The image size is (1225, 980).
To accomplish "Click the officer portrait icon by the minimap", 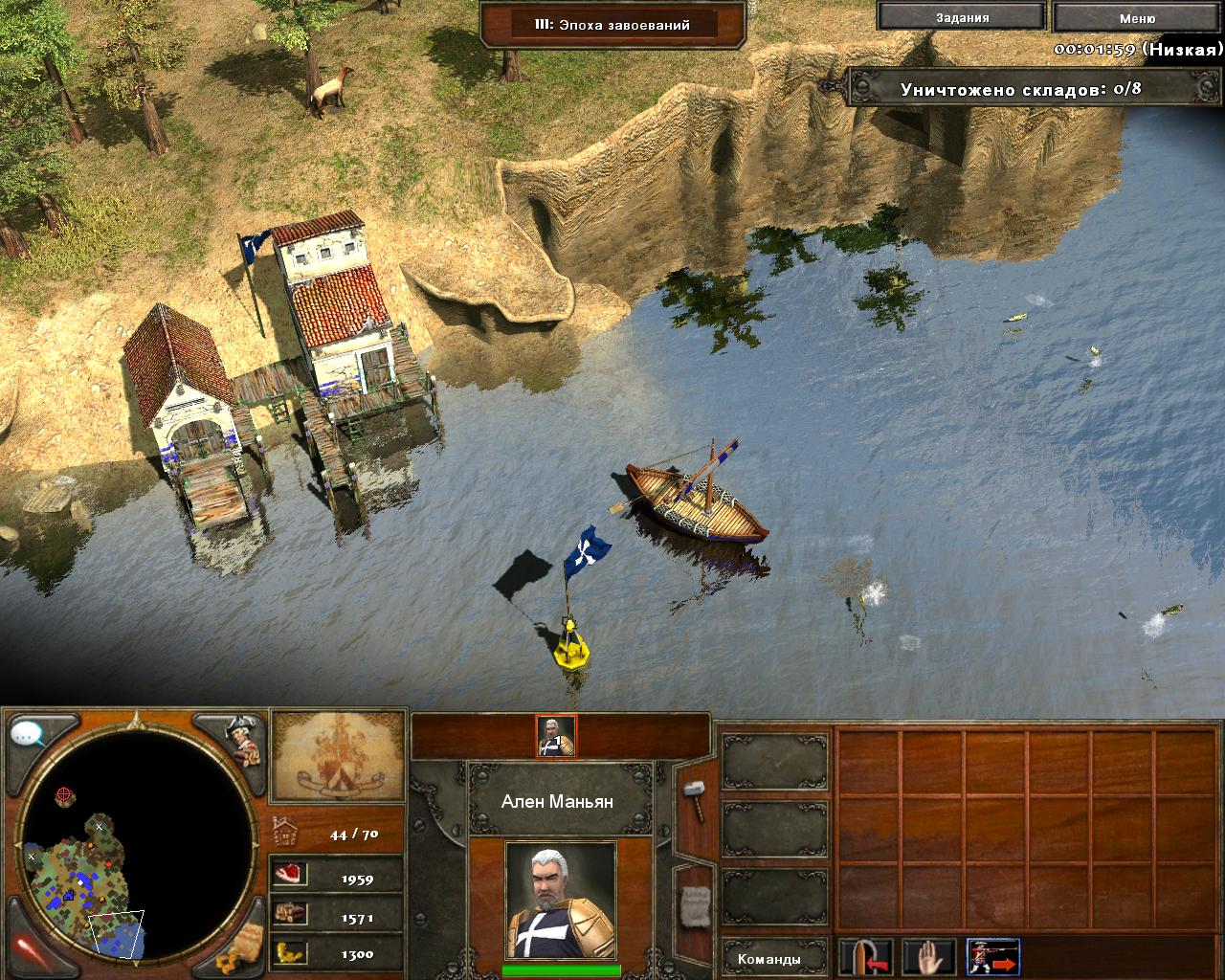I will coord(242,740).
